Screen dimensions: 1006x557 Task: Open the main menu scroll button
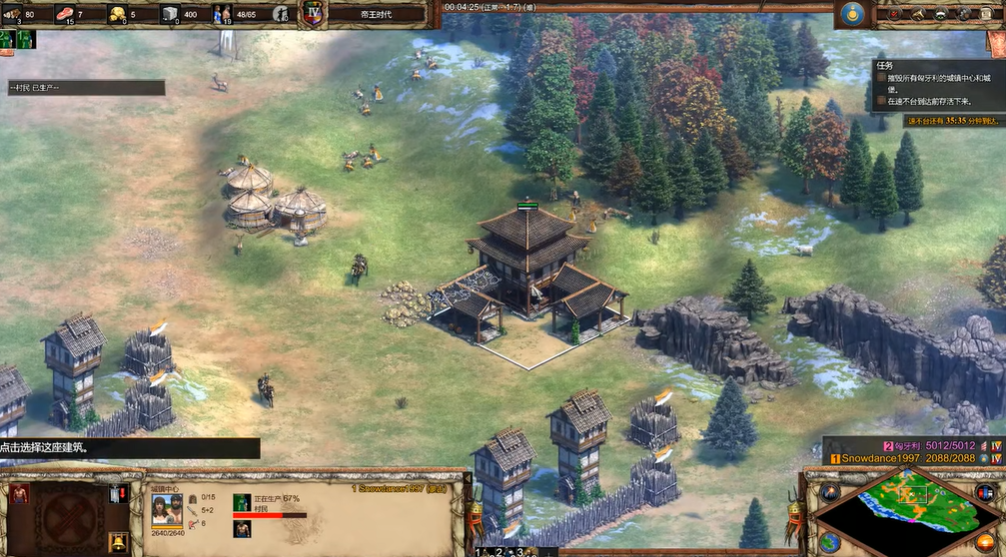point(989,14)
